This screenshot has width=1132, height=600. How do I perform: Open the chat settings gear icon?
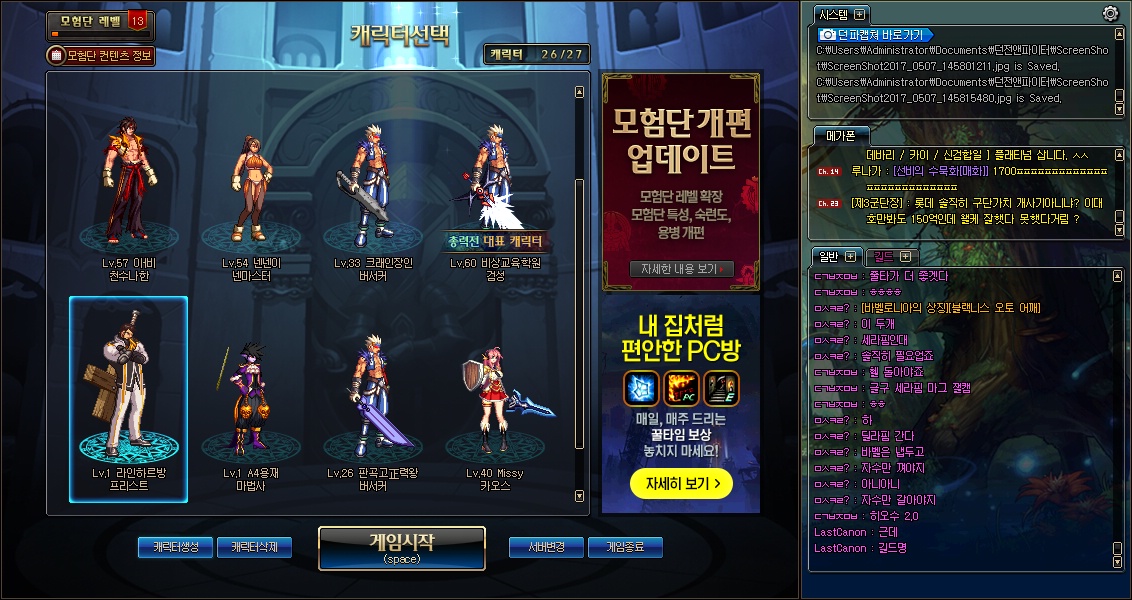pyautogui.click(x=1110, y=14)
